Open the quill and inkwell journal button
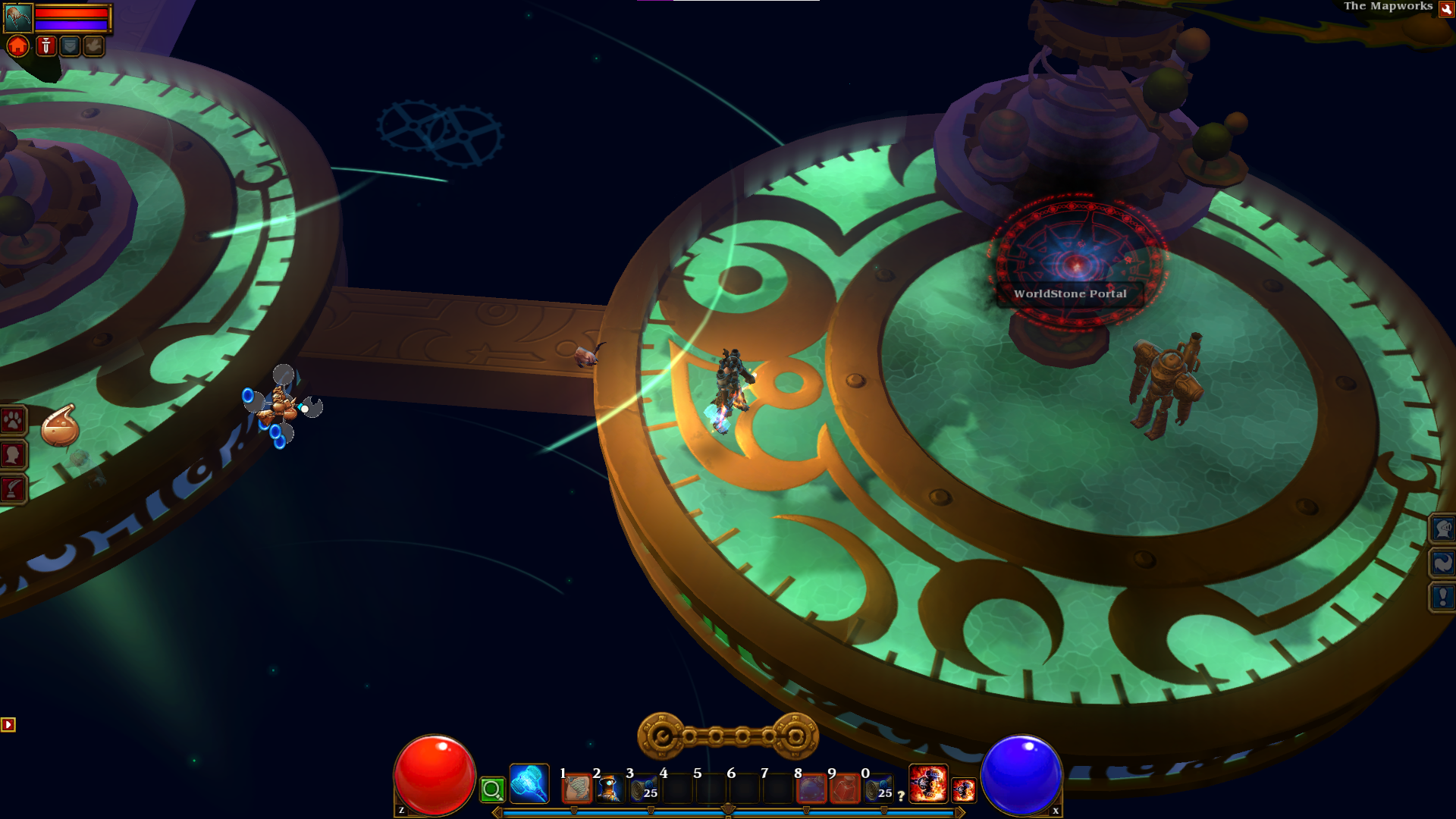Viewport: 1456px width, 819px height. point(14,489)
